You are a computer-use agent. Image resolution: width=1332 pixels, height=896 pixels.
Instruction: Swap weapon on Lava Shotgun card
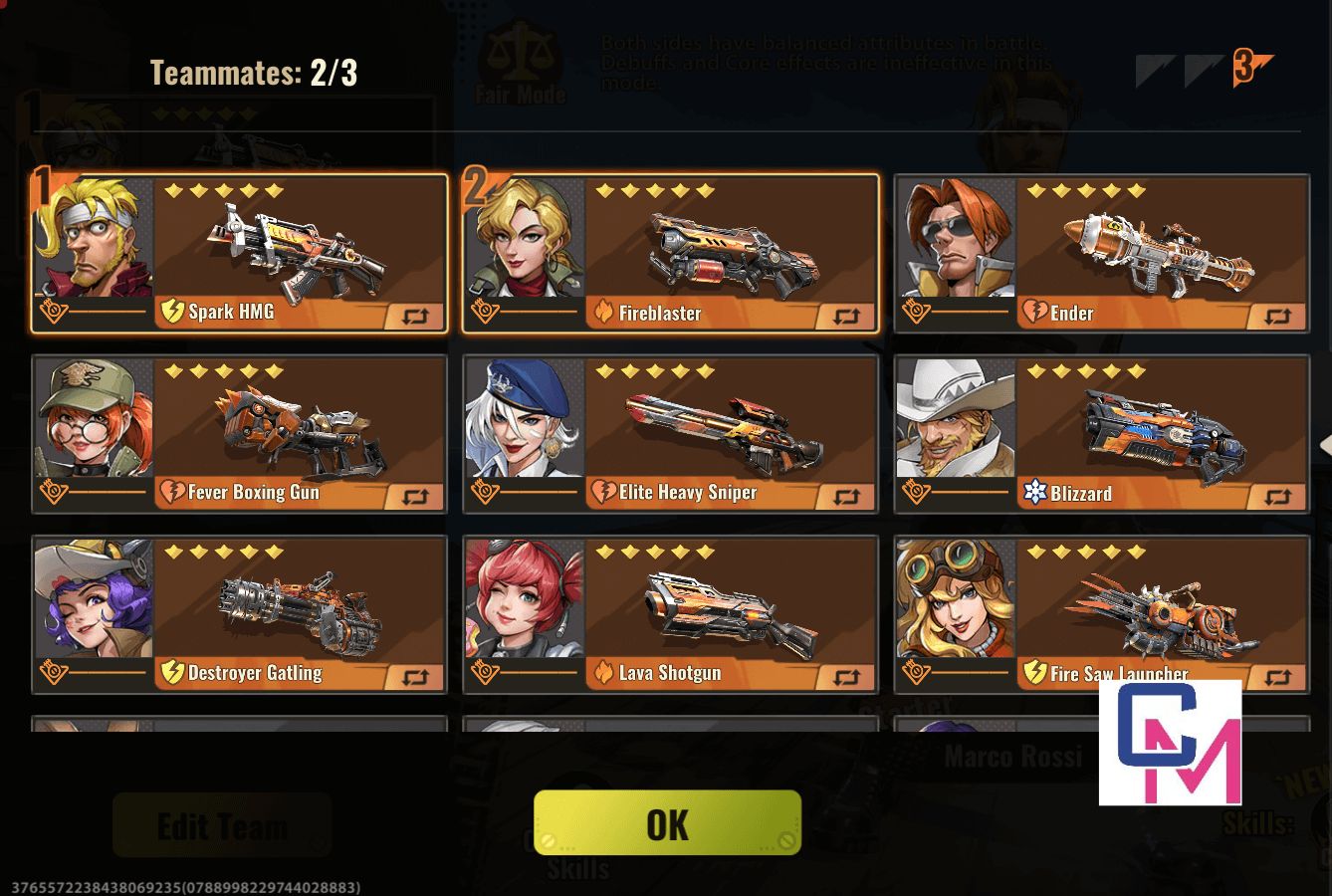pos(846,678)
